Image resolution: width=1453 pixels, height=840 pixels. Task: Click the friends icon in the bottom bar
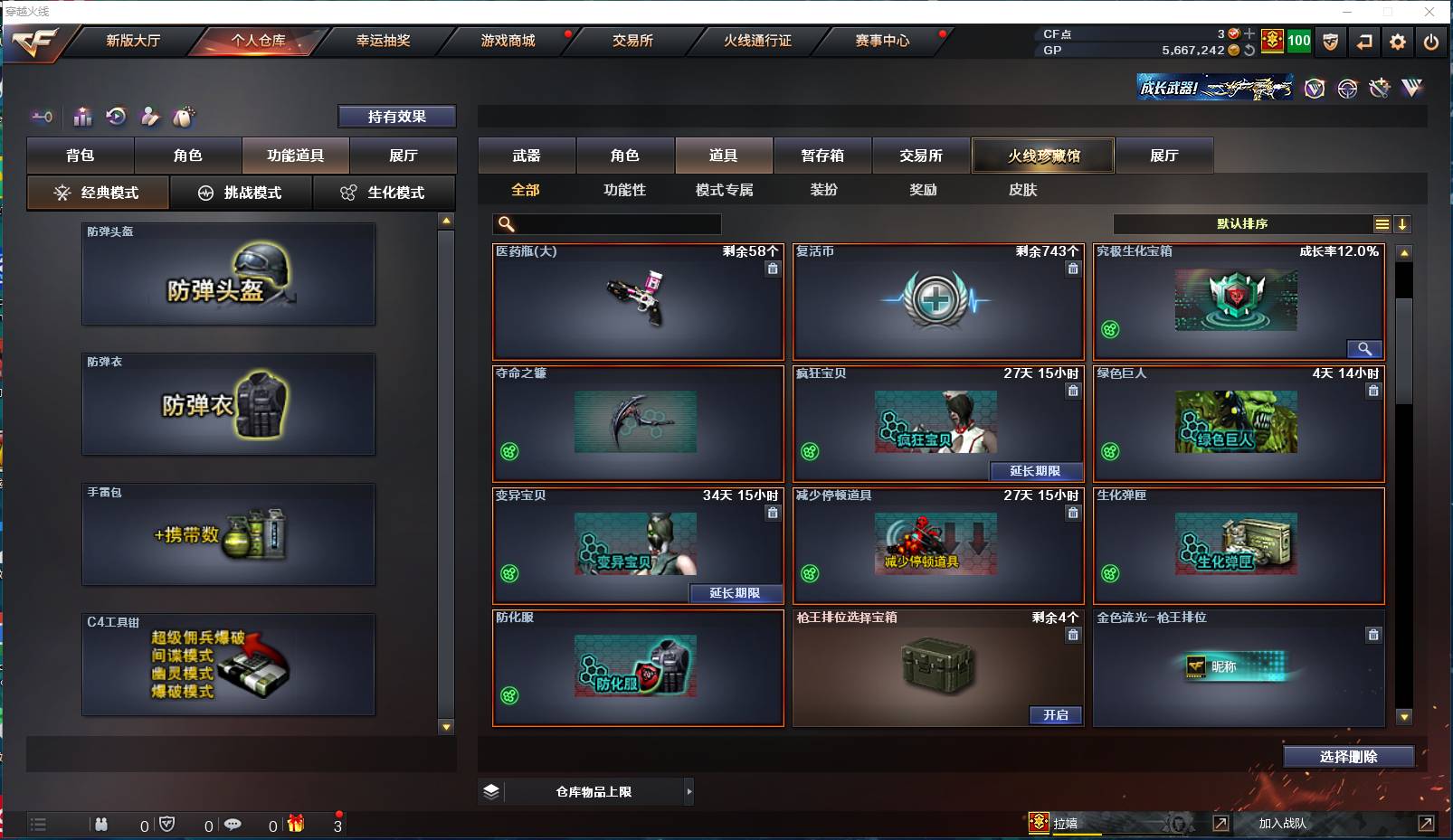pyautogui.click(x=101, y=825)
